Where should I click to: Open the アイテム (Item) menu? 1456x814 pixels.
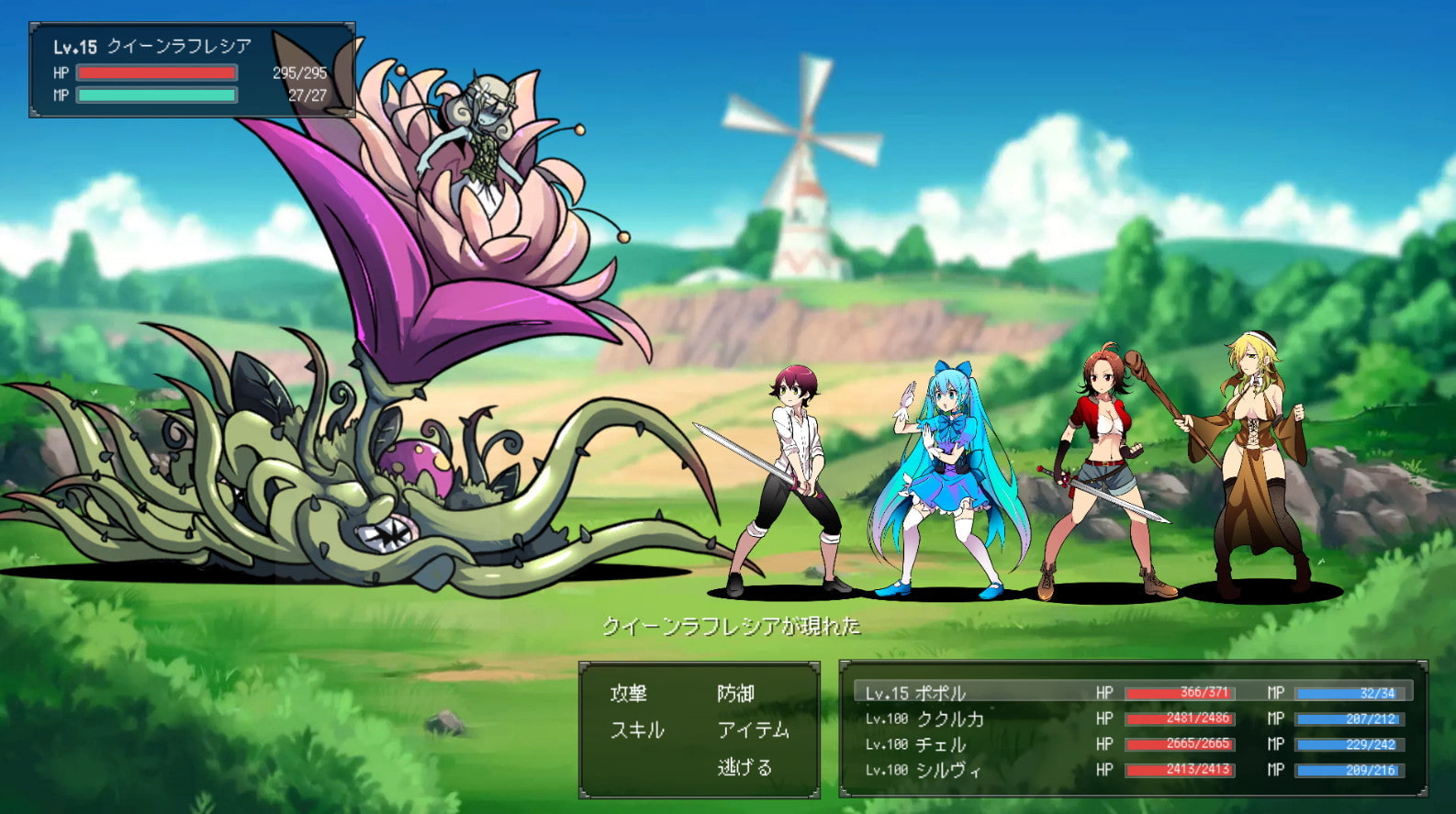point(753,730)
